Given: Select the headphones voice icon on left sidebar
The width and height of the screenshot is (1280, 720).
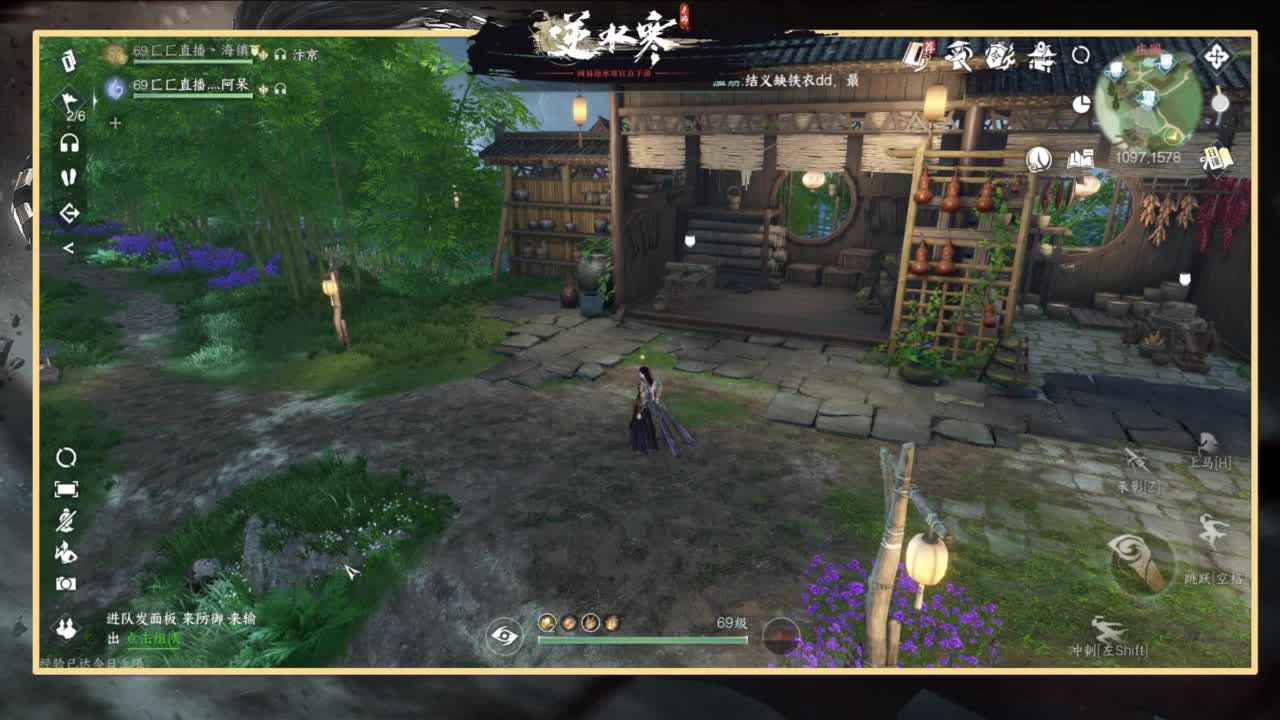Looking at the screenshot, I should tap(69, 143).
